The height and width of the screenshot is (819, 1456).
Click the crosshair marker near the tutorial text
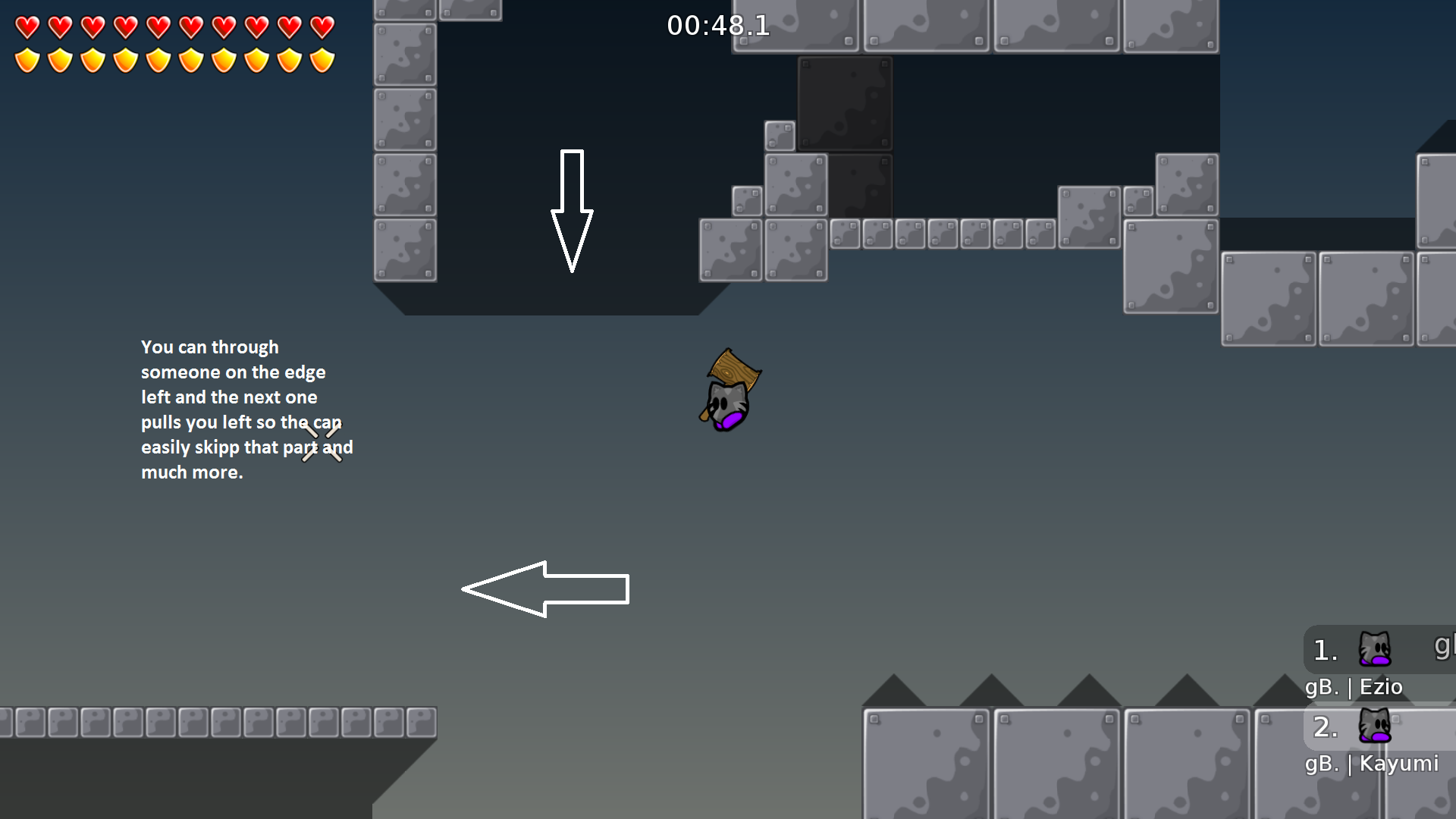point(322,444)
